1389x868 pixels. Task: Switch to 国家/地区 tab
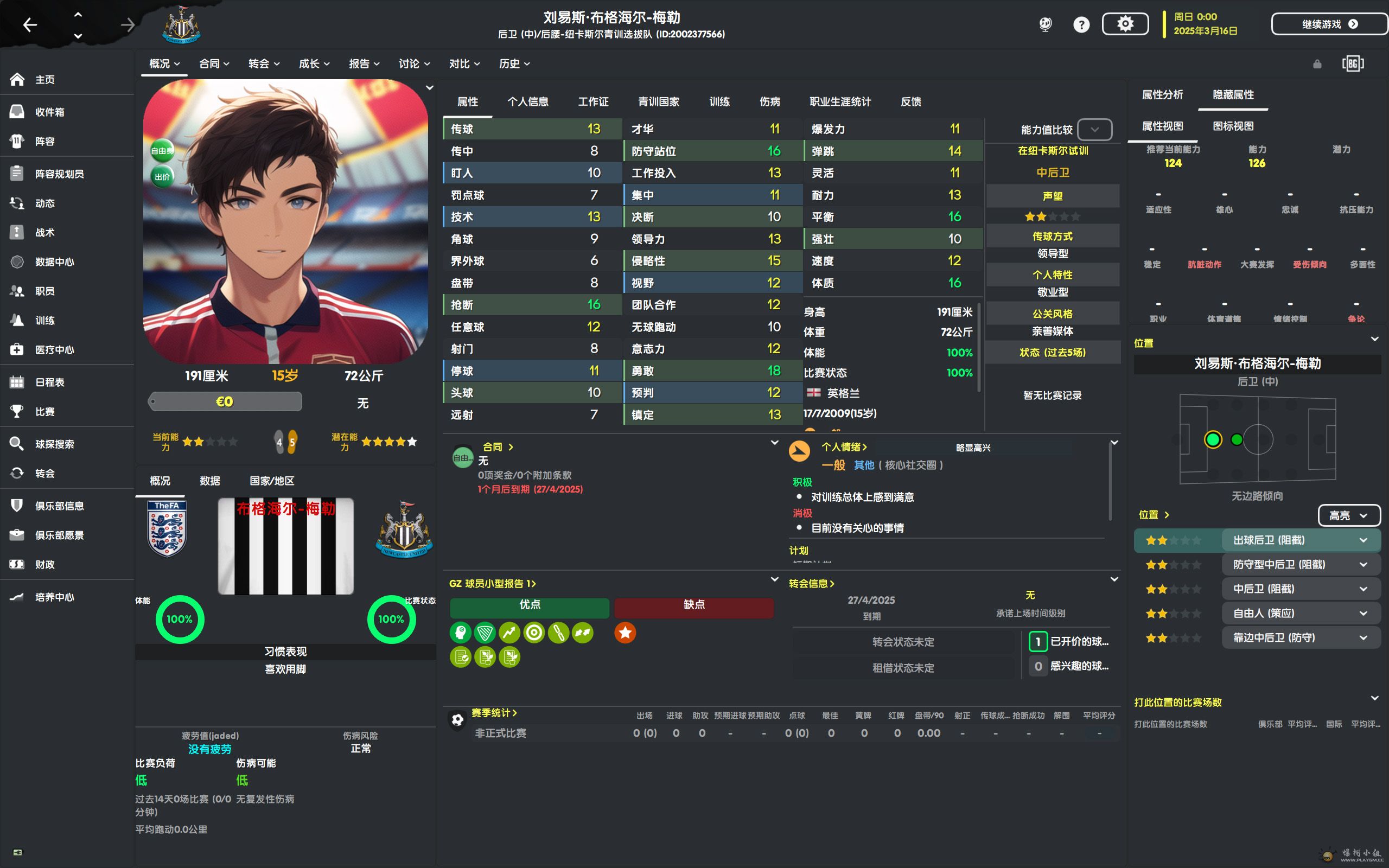coord(271,481)
